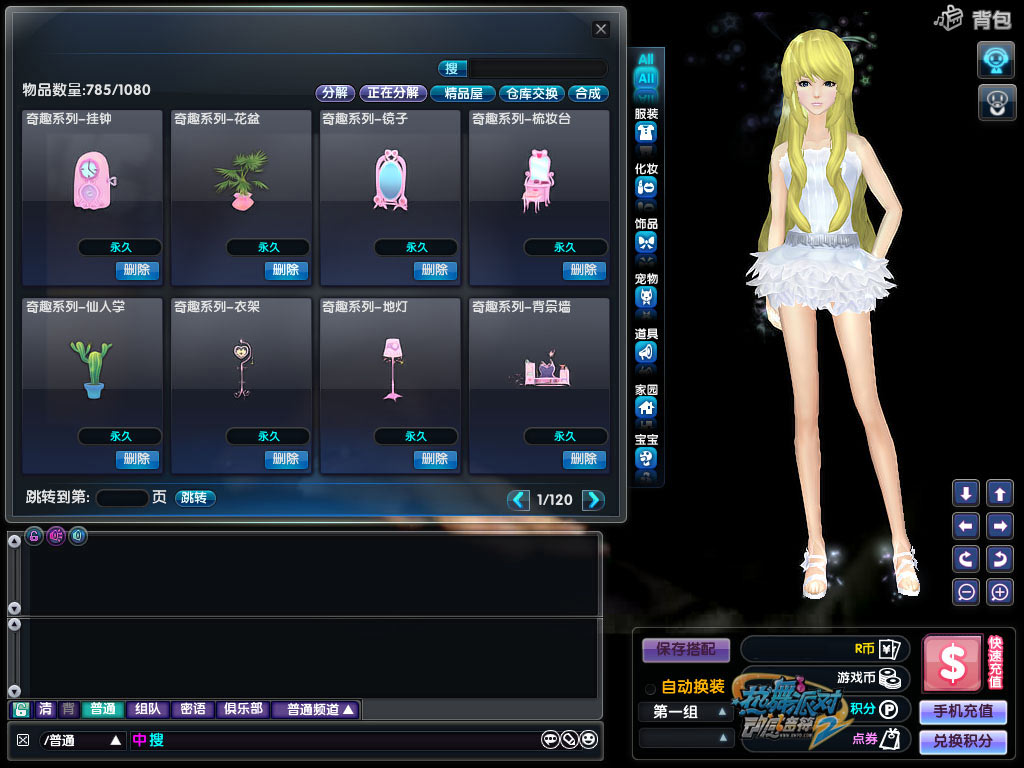Click the 跳转 page jump button
This screenshot has width=1024, height=768.
click(x=195, y=498)
